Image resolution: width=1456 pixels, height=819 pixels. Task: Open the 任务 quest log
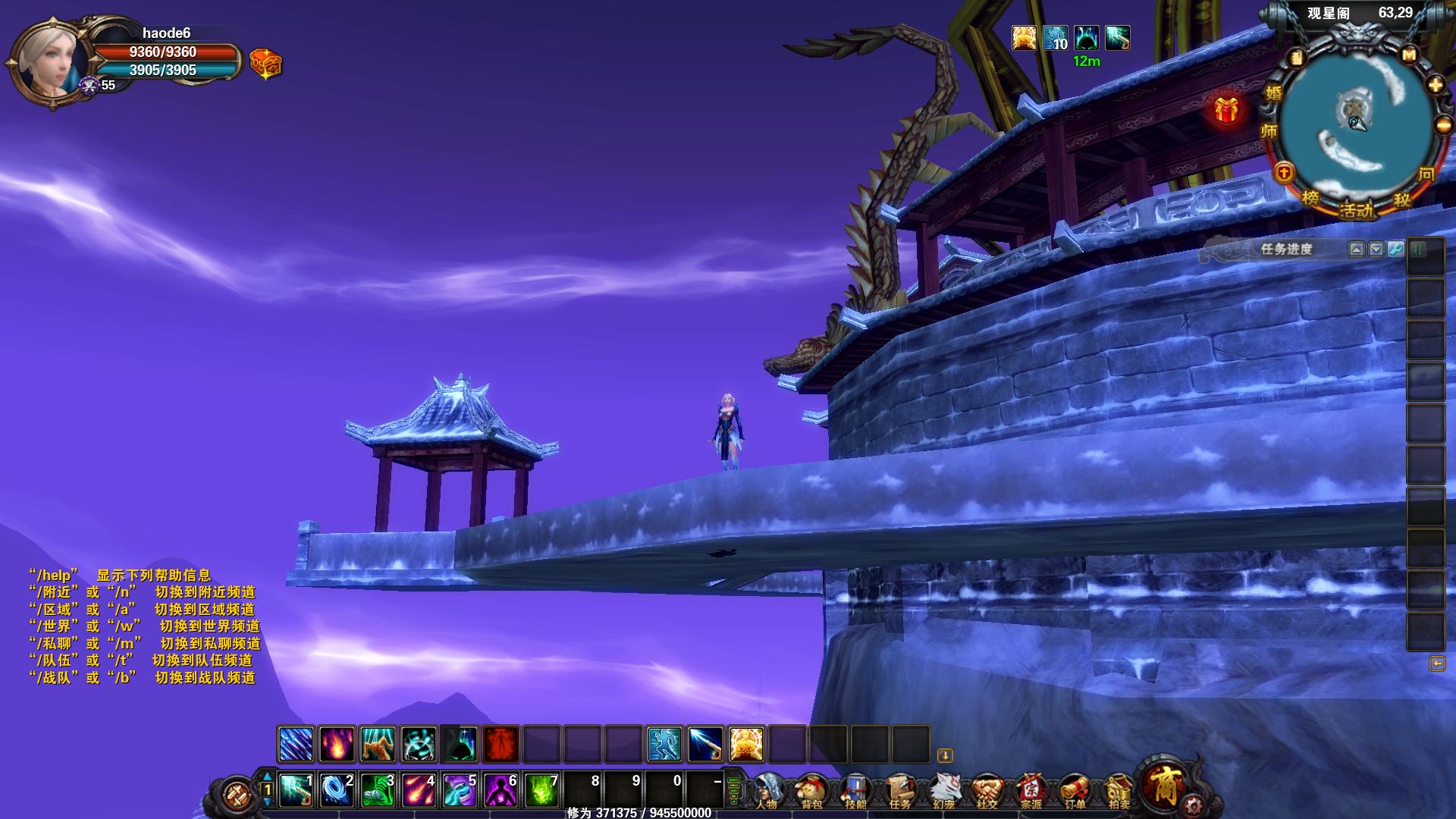(899, 791)
